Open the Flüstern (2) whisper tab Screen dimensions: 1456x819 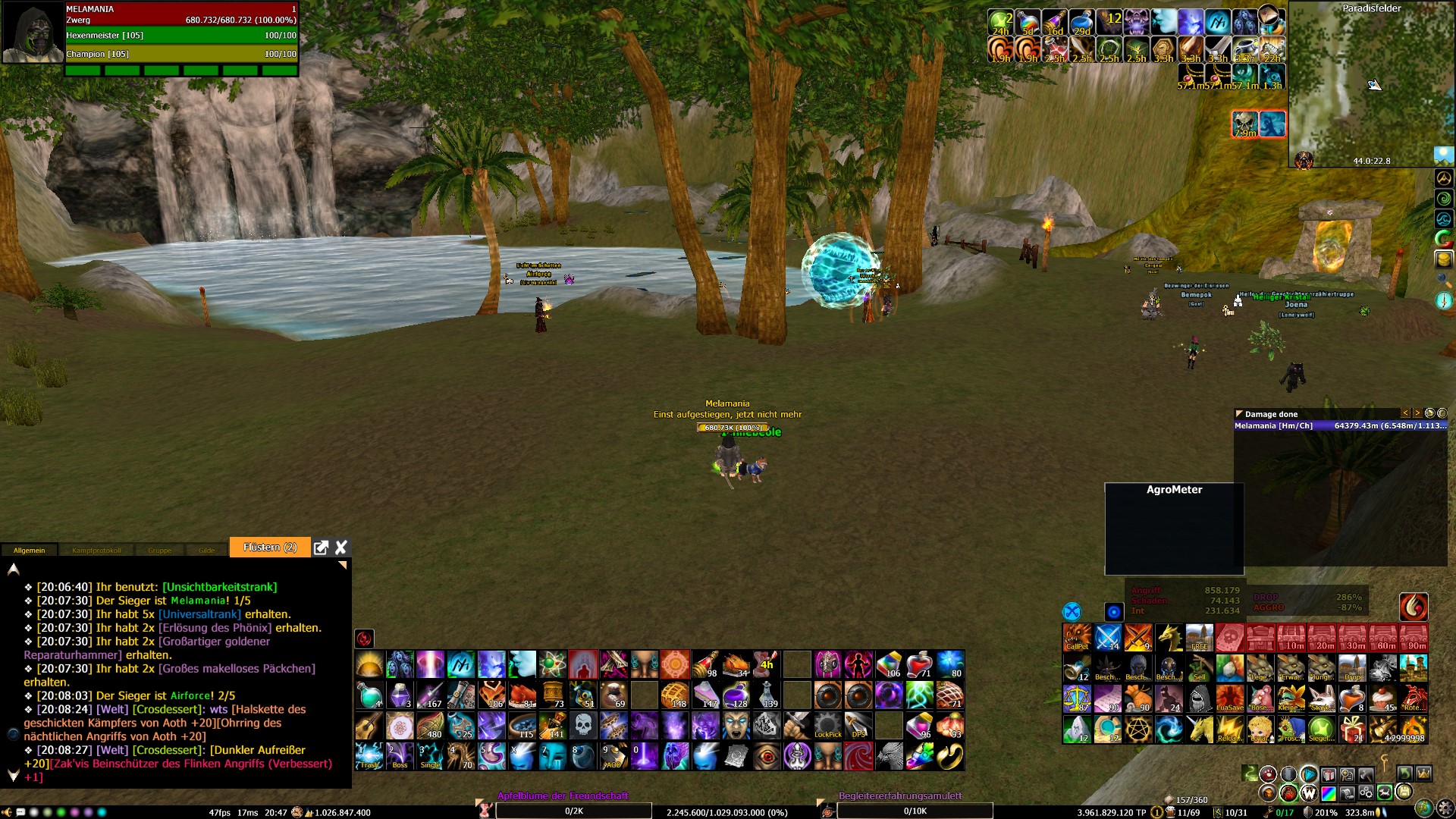tap(269, 548)
